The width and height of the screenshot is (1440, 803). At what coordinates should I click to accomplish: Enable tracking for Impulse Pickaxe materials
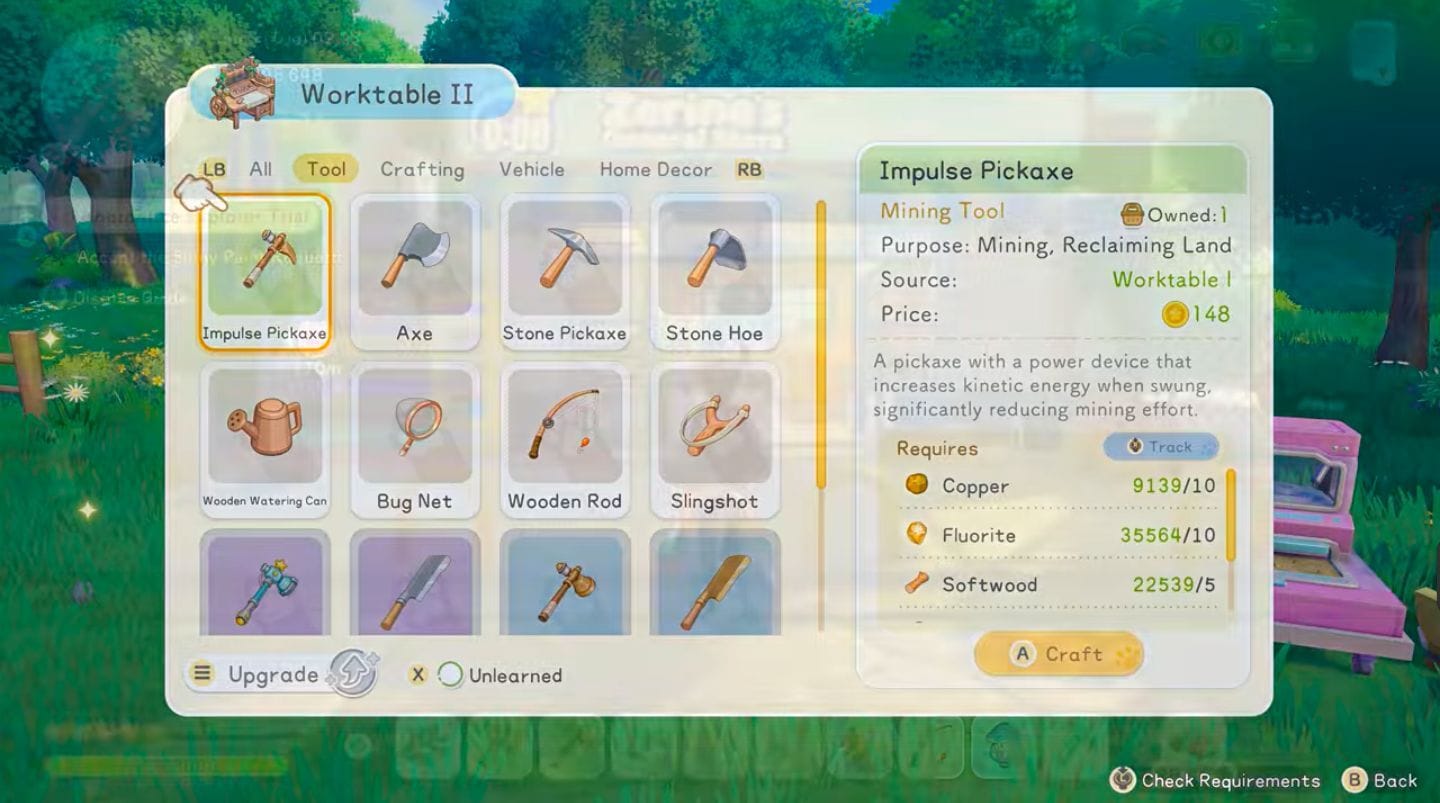pos(1160,447)
